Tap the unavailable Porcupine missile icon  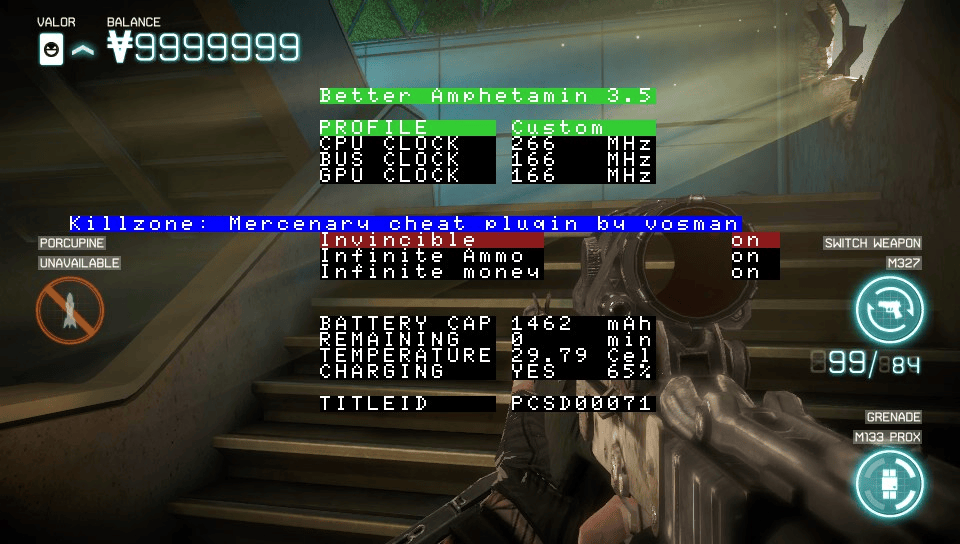click(x=70, y=310)
